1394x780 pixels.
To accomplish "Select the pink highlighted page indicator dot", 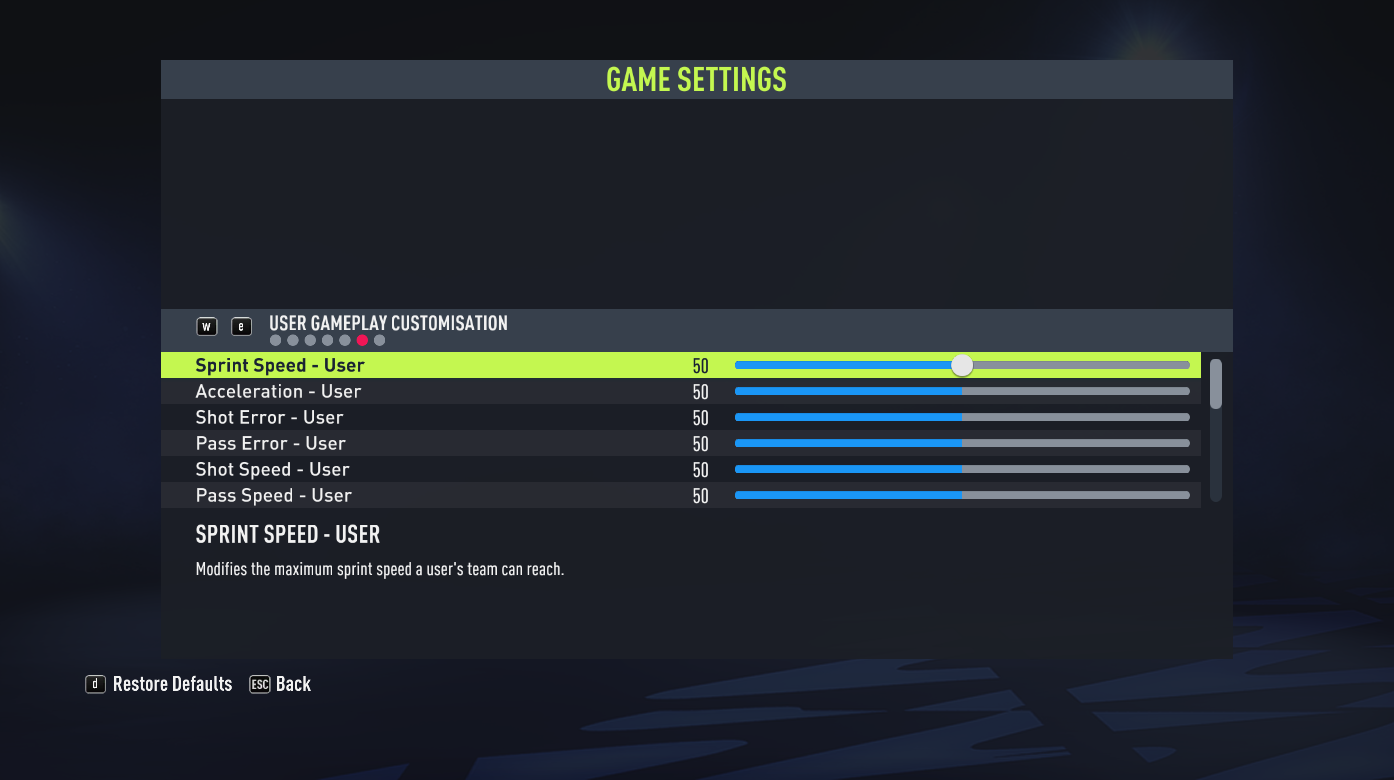I will click(362, 340).
